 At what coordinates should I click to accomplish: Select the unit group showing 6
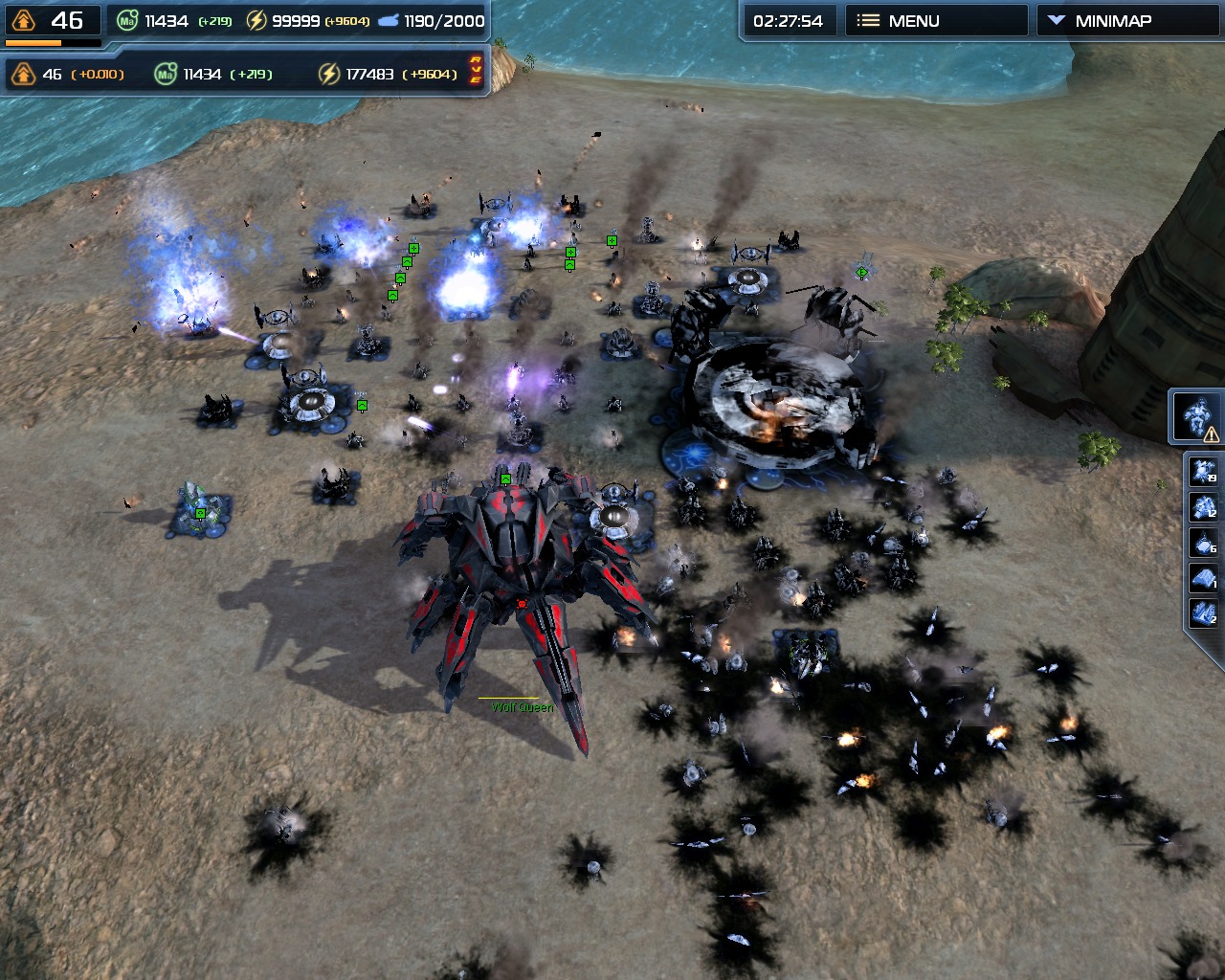pos(1203,543)
